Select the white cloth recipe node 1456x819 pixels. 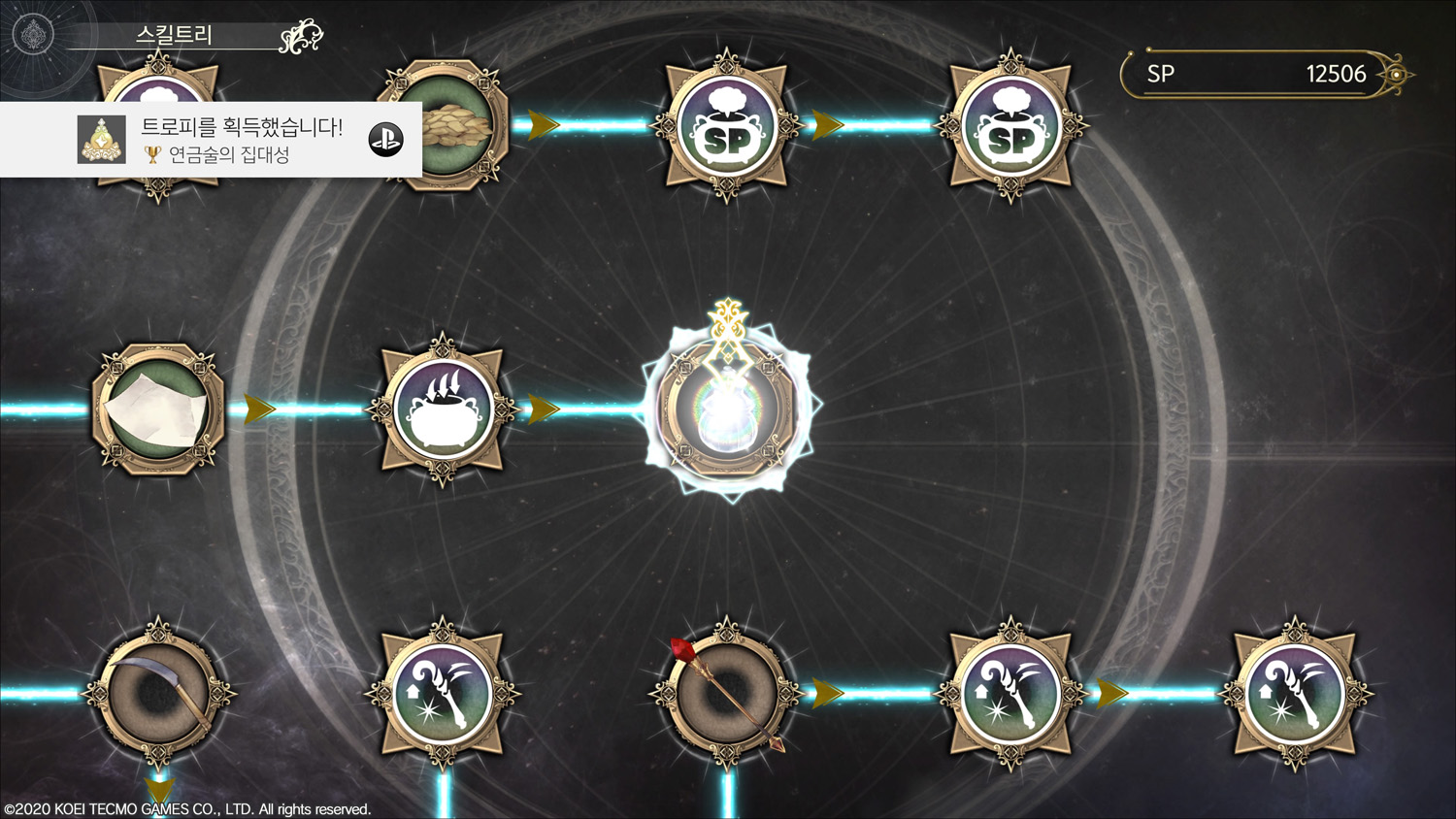[x=158, y=409]
